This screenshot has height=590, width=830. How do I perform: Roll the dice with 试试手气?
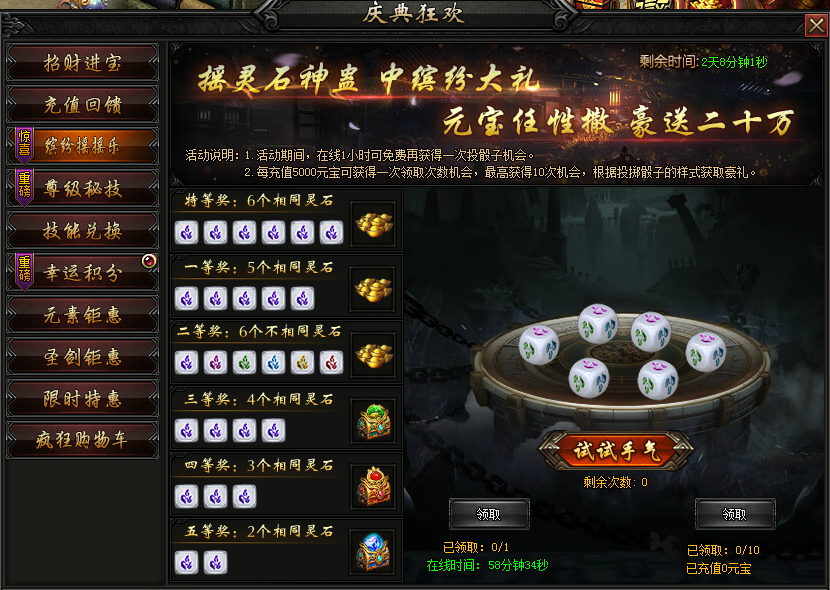[616, 451]
